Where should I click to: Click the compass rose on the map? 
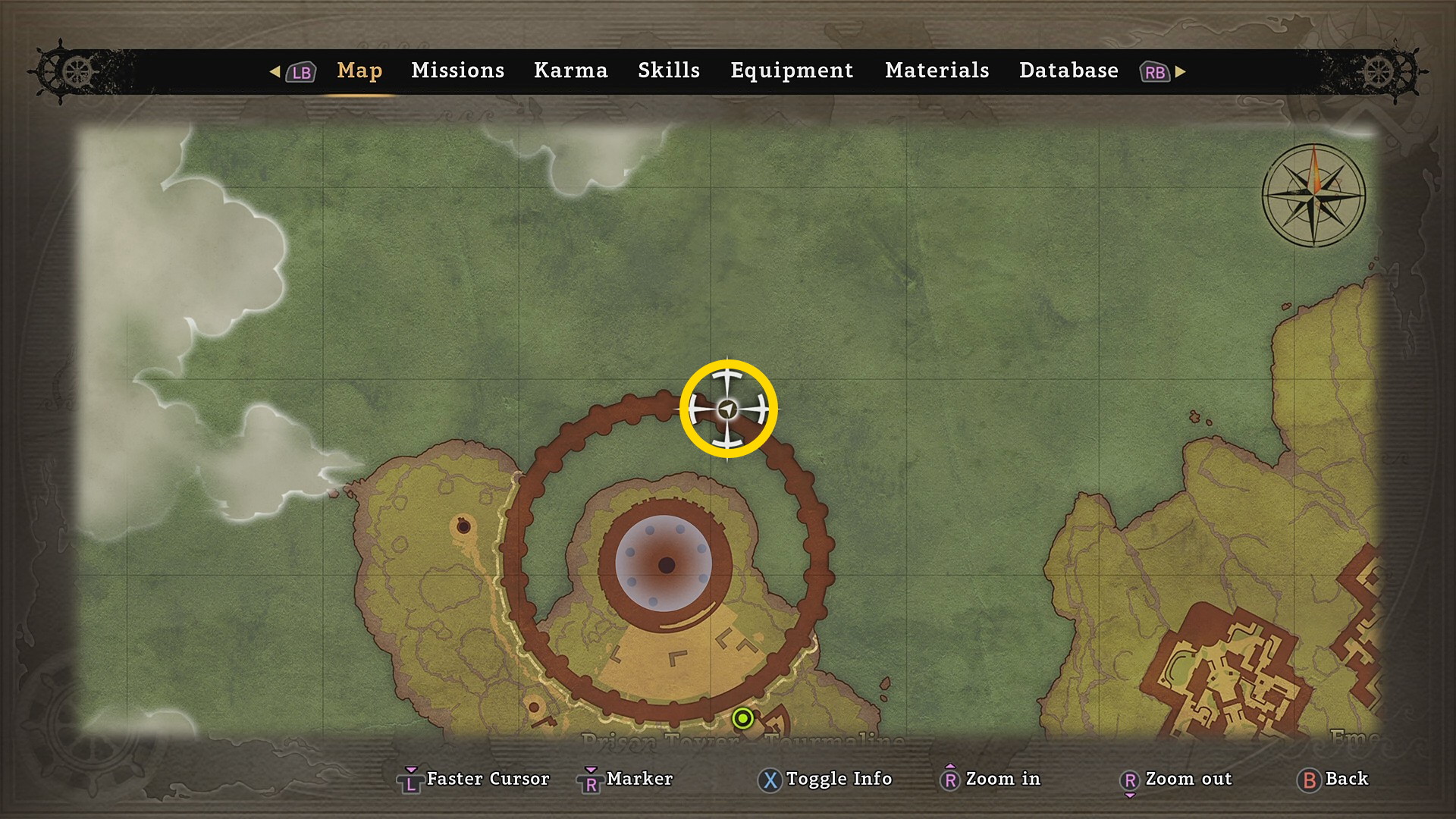pos(1313,195)
